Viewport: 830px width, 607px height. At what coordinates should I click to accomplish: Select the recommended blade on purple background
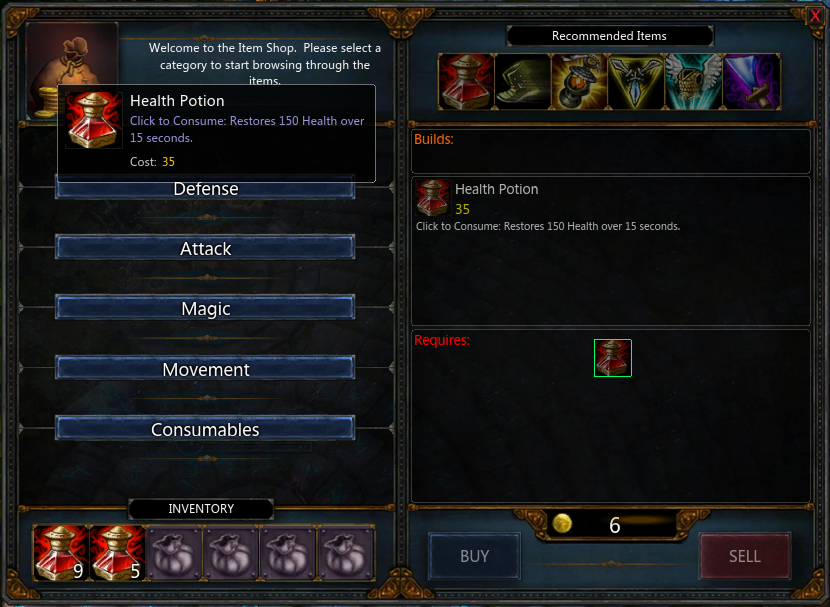pyautogui.click(x=751, y=81)
